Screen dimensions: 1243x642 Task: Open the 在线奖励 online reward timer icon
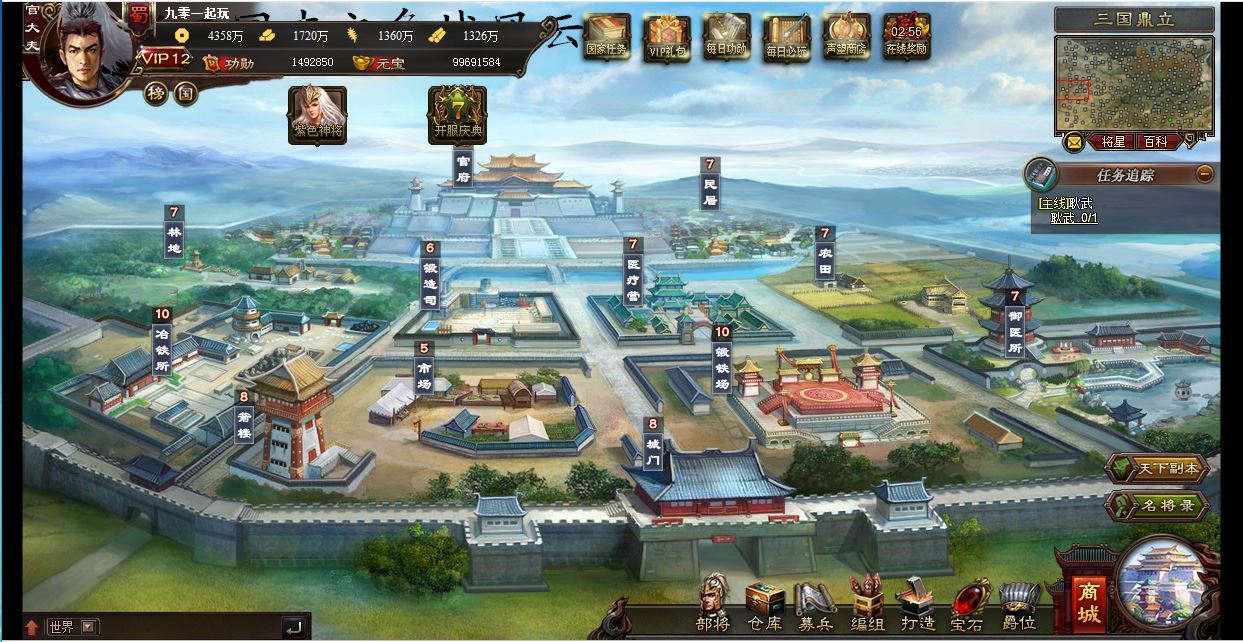906,36
